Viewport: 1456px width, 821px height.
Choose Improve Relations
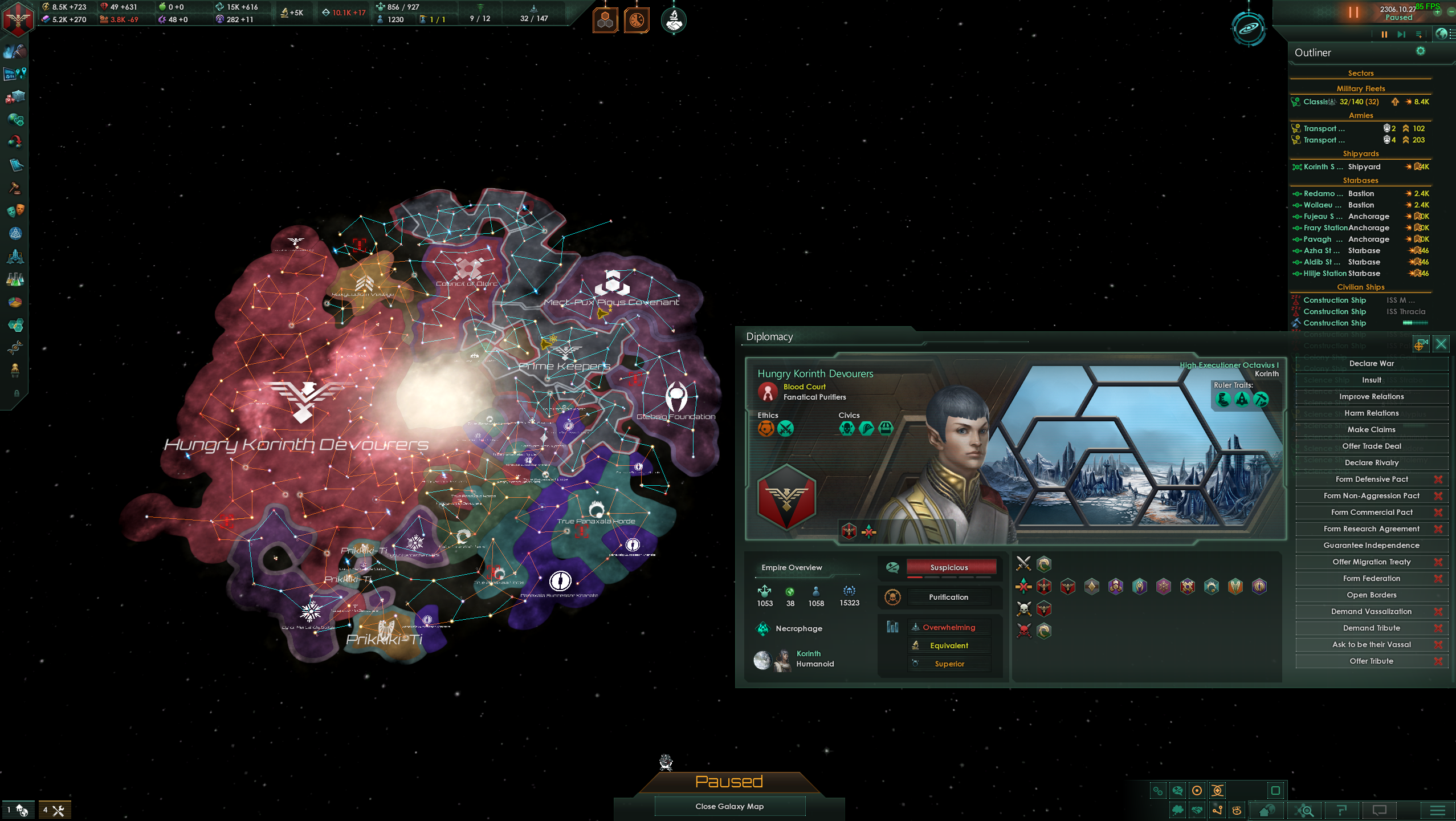pos(1371,397)
